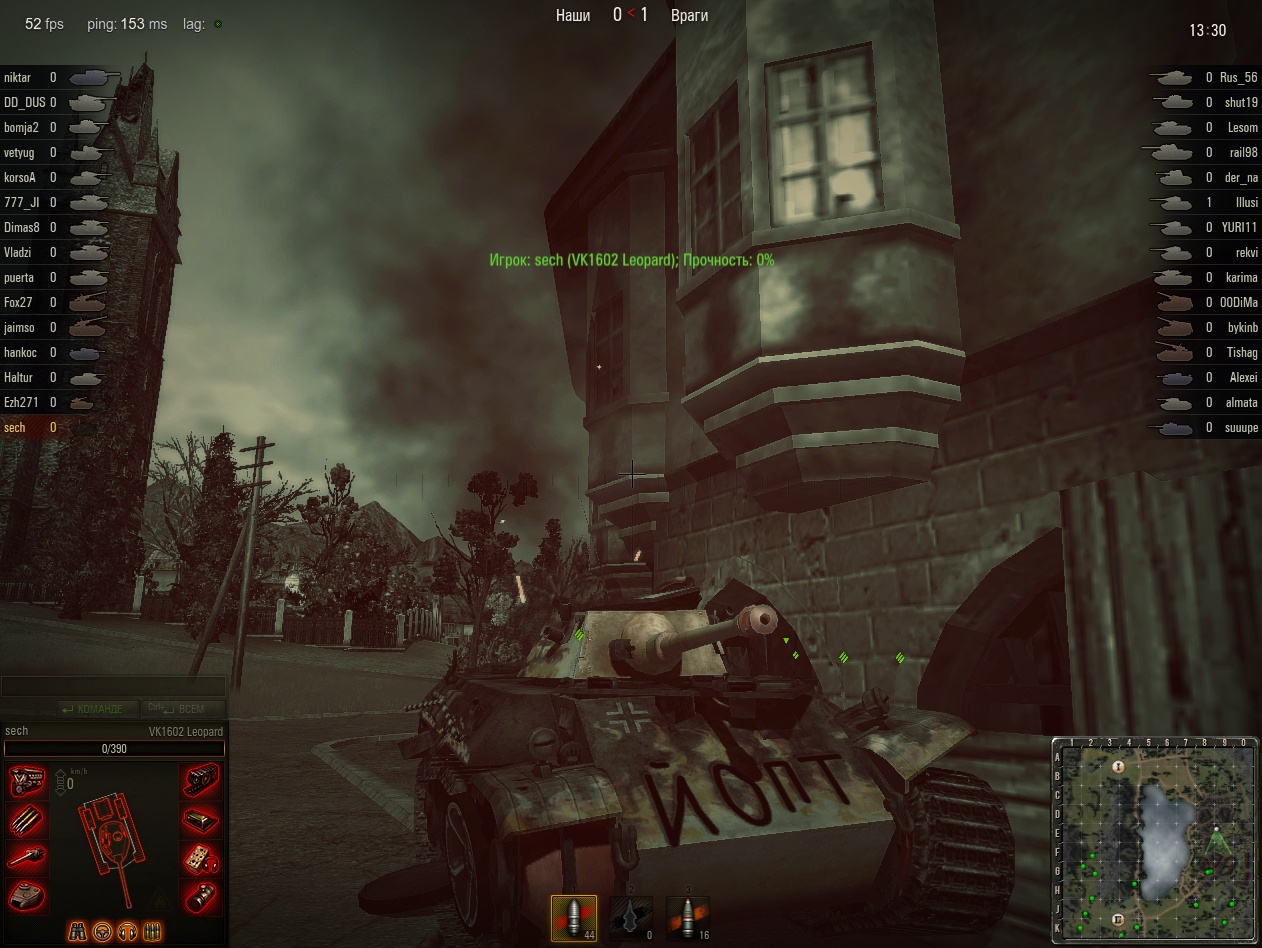The width and height of the screenshot is (1262, 948).
Task: Send message with the КОМАНДЕ team chat button
Action: tap(92, 709)
